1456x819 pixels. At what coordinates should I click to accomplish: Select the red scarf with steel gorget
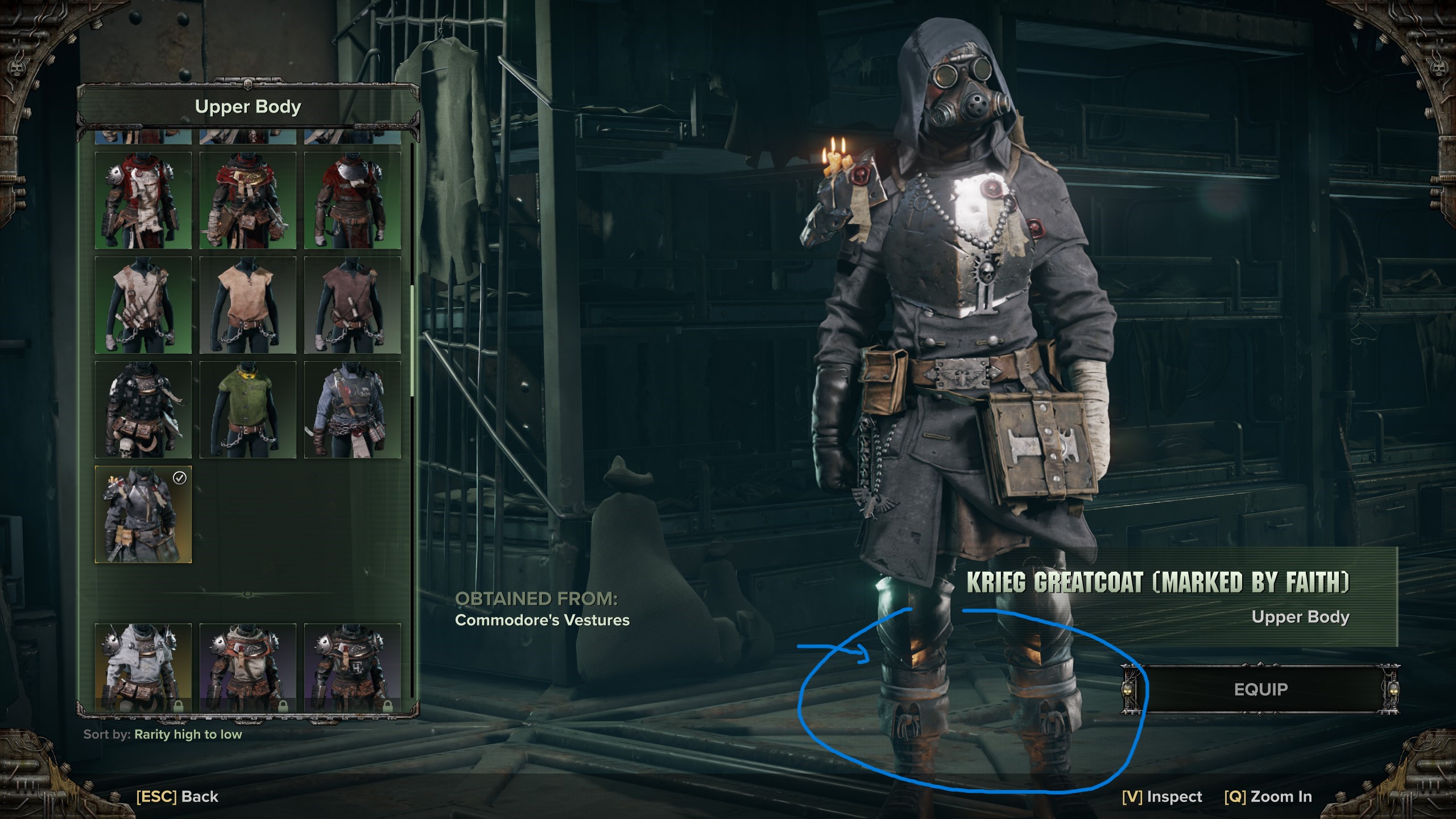click(x=353, y=200)
